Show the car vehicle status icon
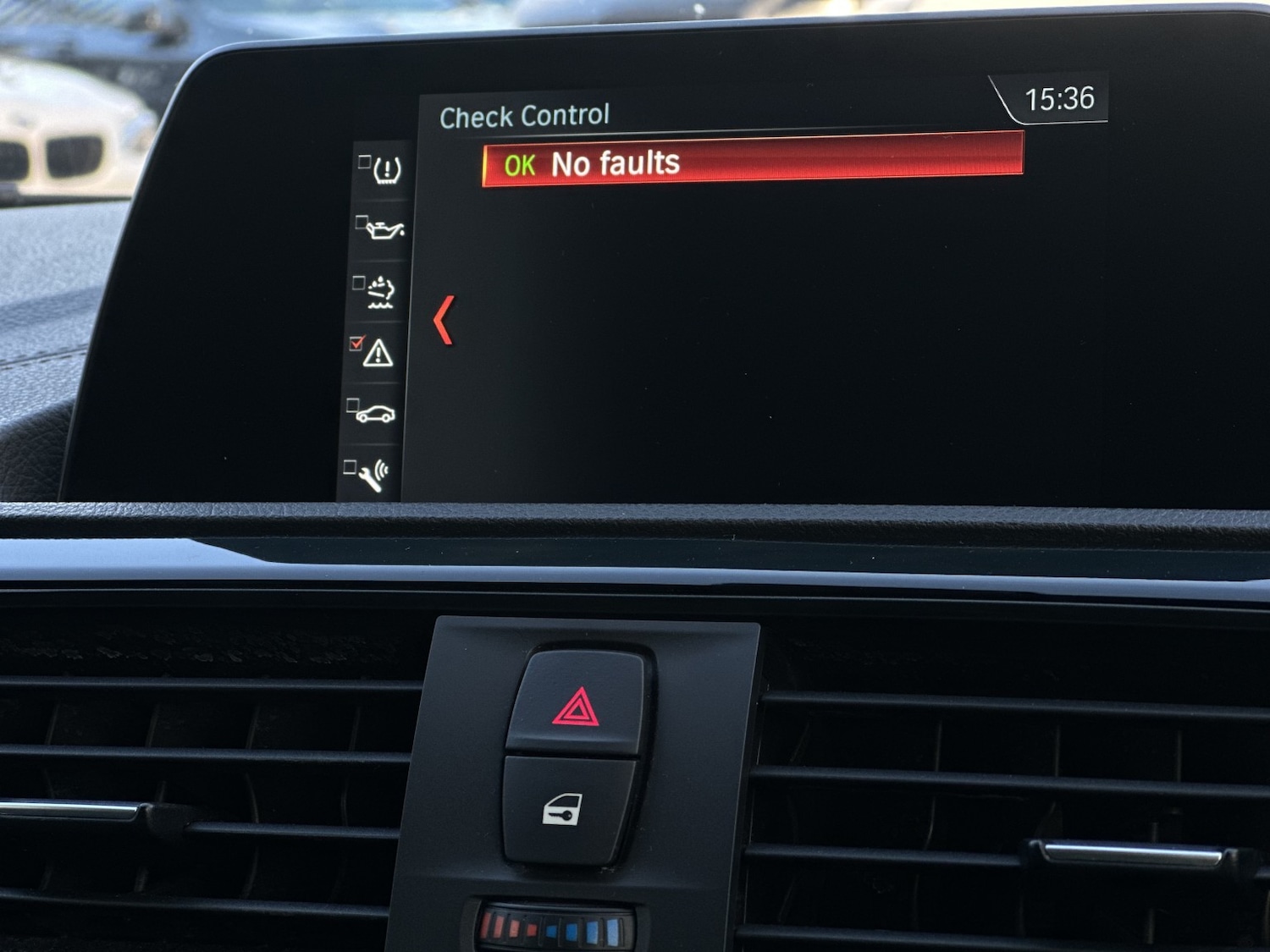Image resolution: width=1270 pixels, height=952 pixels. 374,414
